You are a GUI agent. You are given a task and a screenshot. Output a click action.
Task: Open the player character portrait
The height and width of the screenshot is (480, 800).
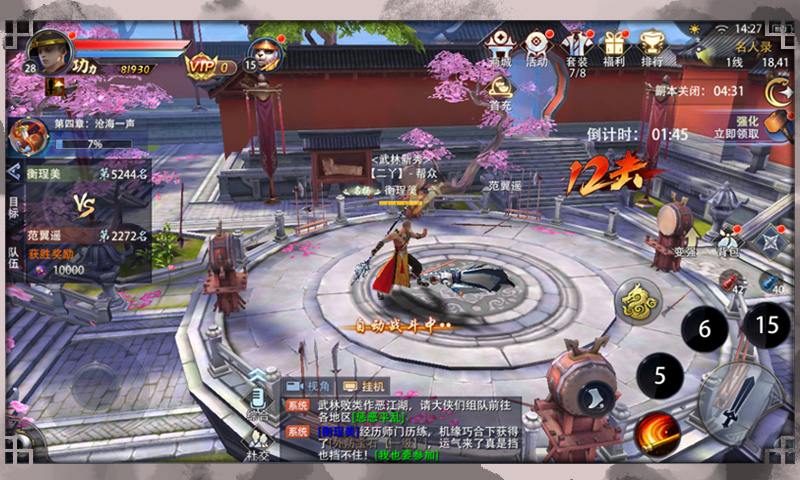pos(48,51)
